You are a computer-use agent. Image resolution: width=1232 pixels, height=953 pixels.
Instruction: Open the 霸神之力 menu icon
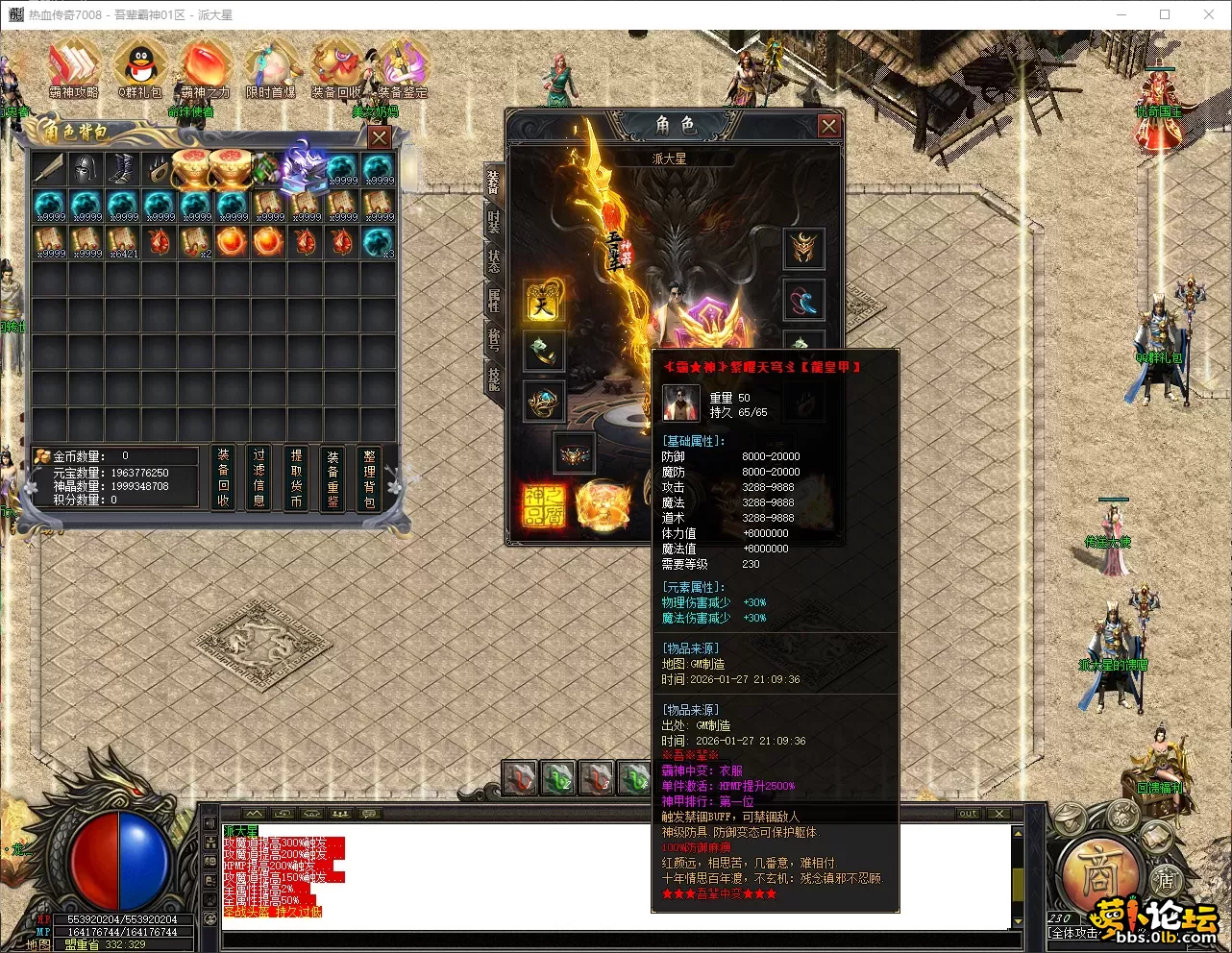coord(205,65)
